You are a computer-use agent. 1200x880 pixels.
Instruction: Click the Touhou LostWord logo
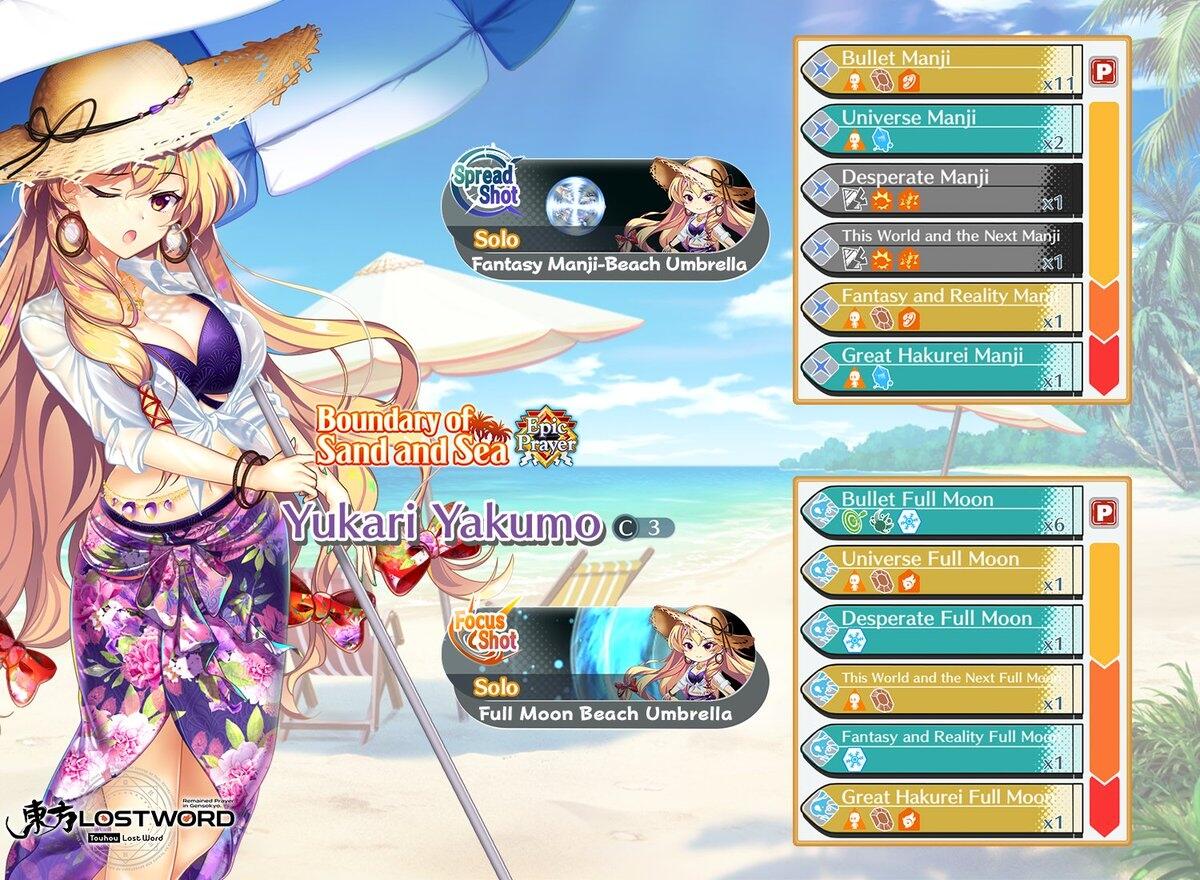[120, 817]
